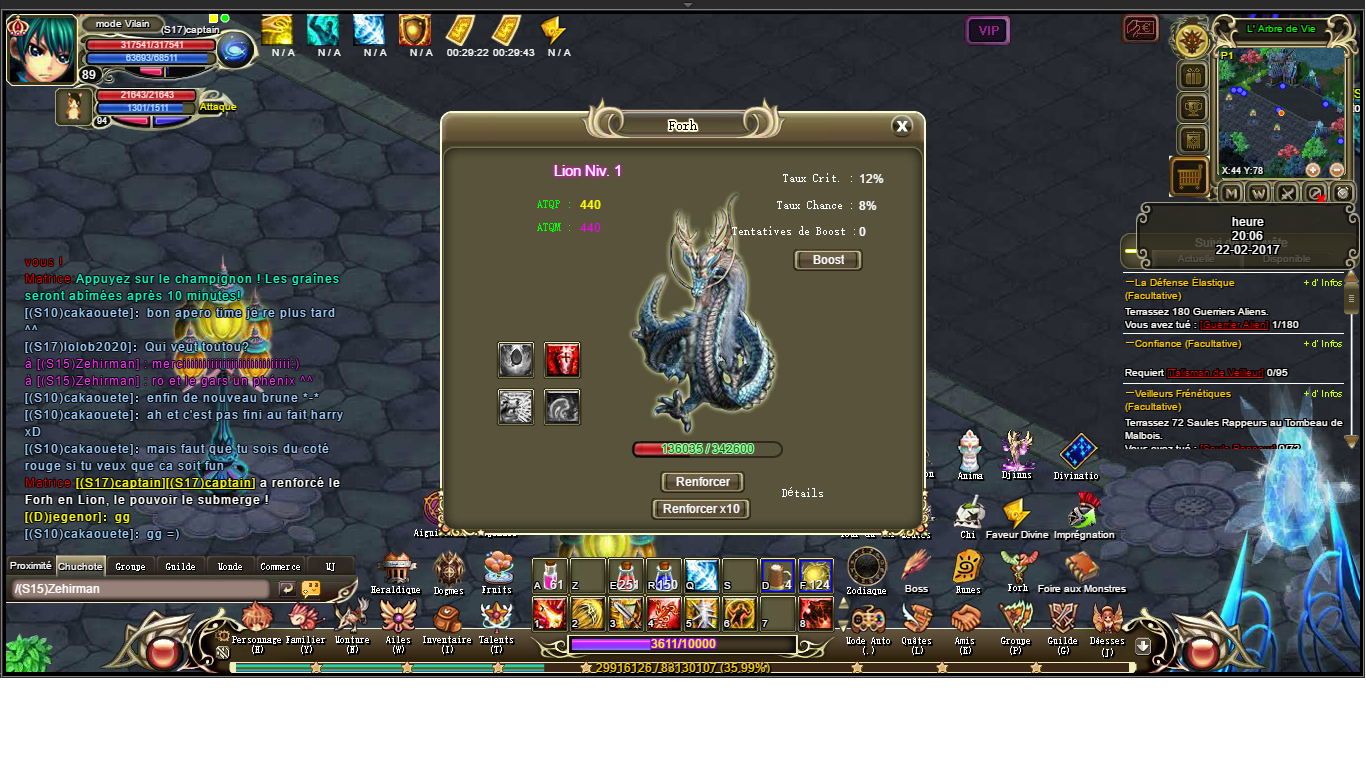Select the Monde chat tab
This screenshot has width=1366, height=768.
pyautogui.click(x=230, y=566)
